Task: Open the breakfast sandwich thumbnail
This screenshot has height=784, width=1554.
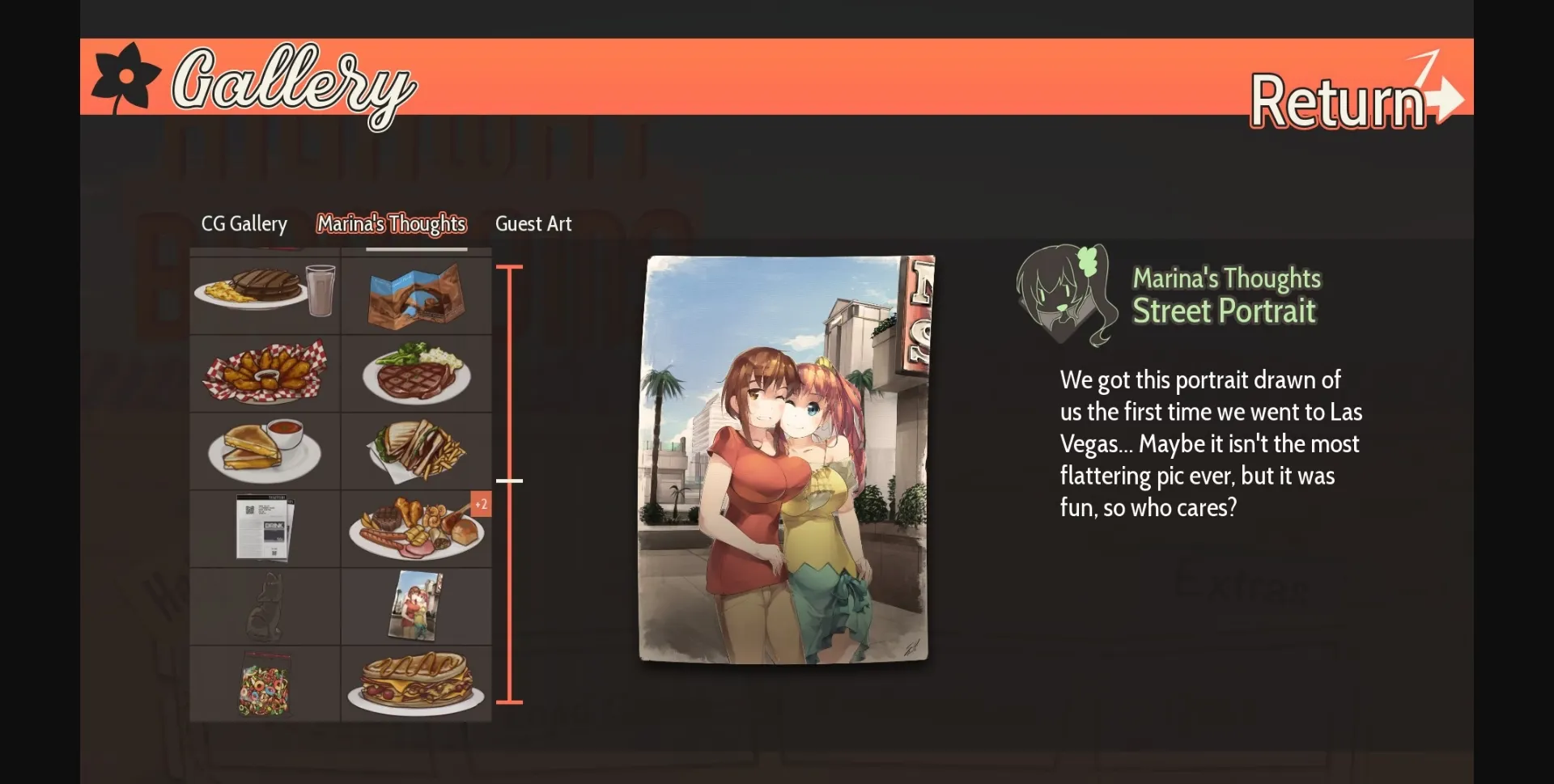Action: point(417,684)
